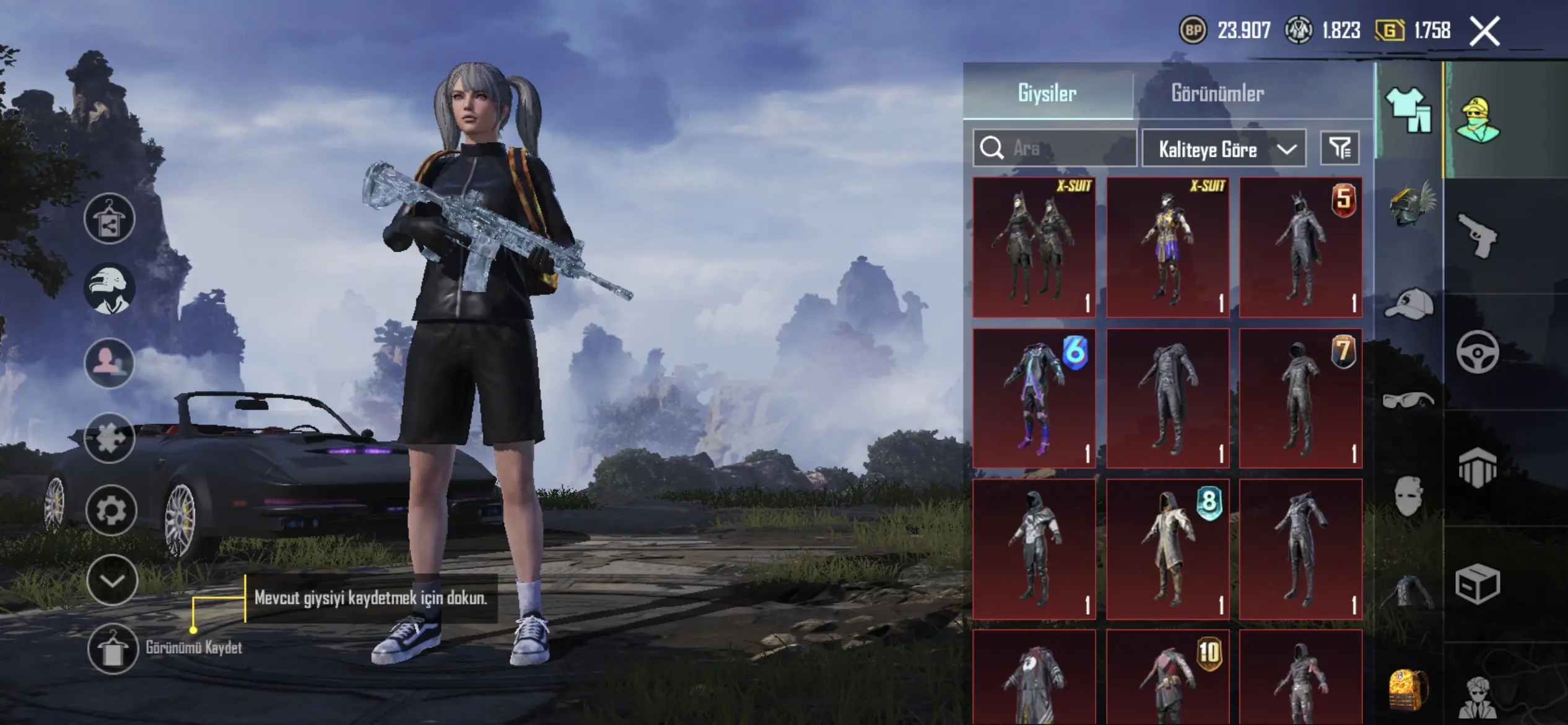Choose the outfit with the number 5 badge
Viewport: 1568px width, 725px height.
tap(1300, 247)
